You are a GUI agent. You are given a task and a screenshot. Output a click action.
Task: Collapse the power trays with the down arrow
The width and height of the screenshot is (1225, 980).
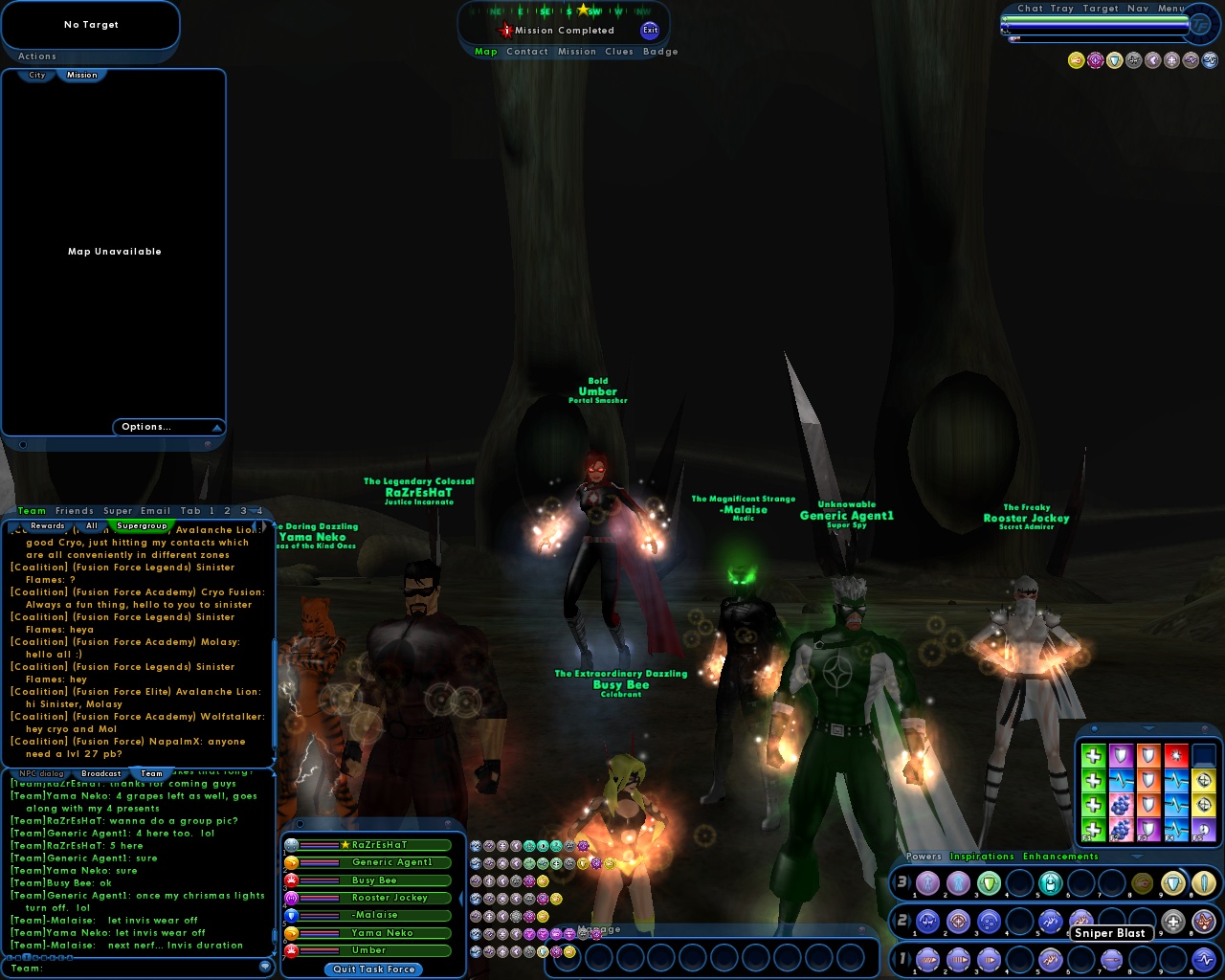(x=1136, y=857)
